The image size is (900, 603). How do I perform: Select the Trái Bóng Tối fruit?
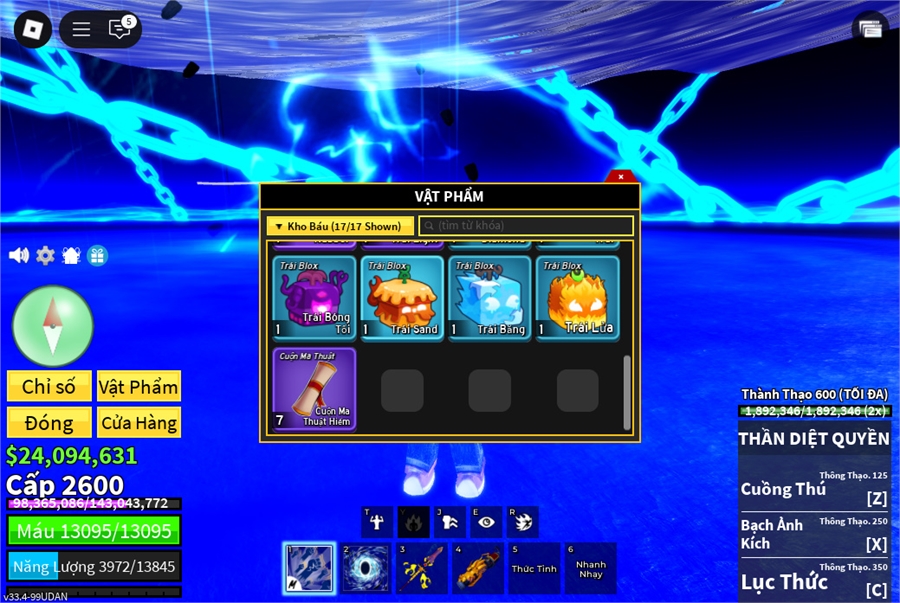(315, 299)
